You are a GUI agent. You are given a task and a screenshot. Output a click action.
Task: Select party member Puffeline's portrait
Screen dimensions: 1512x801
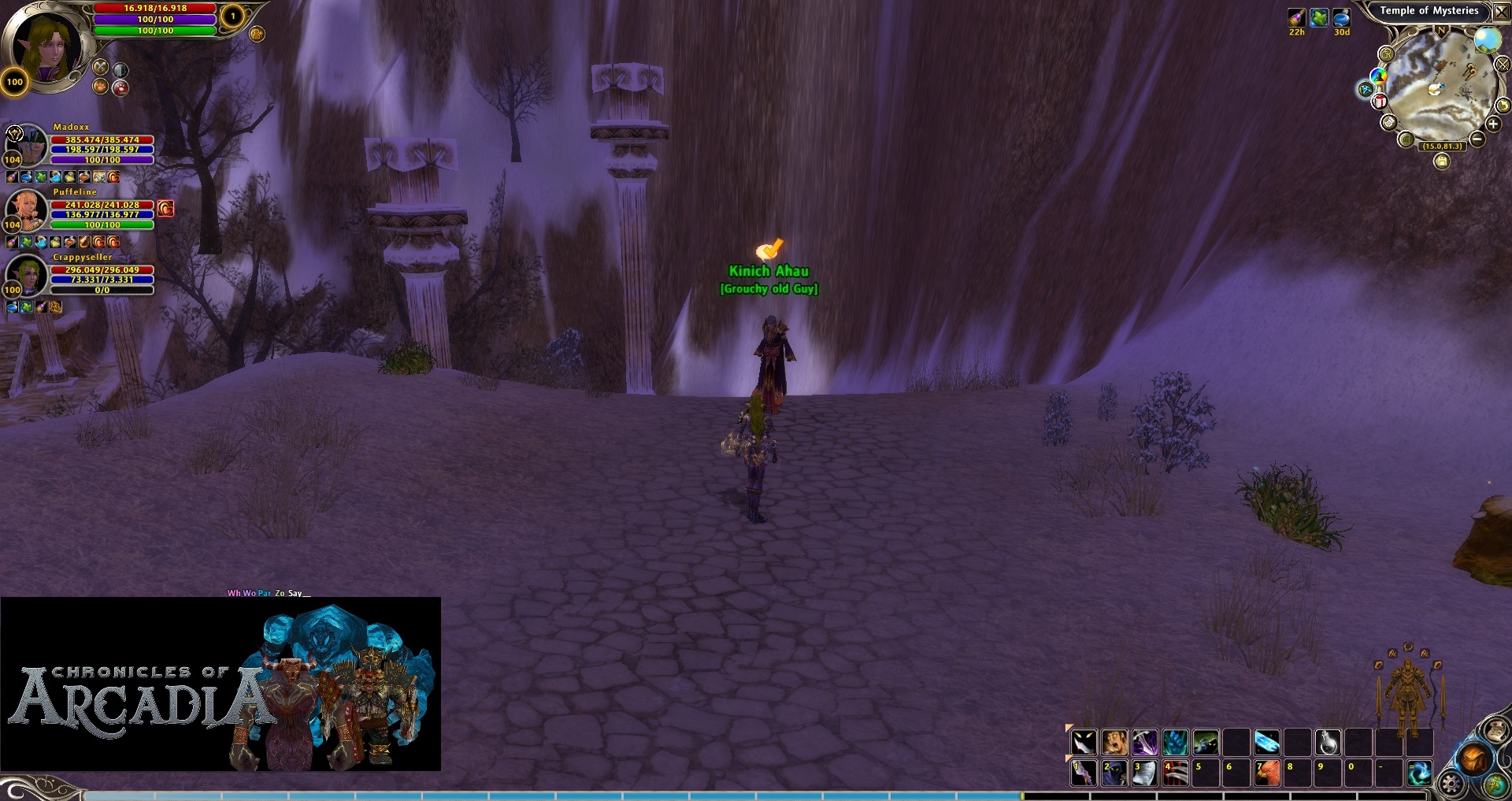coord(27,210)
